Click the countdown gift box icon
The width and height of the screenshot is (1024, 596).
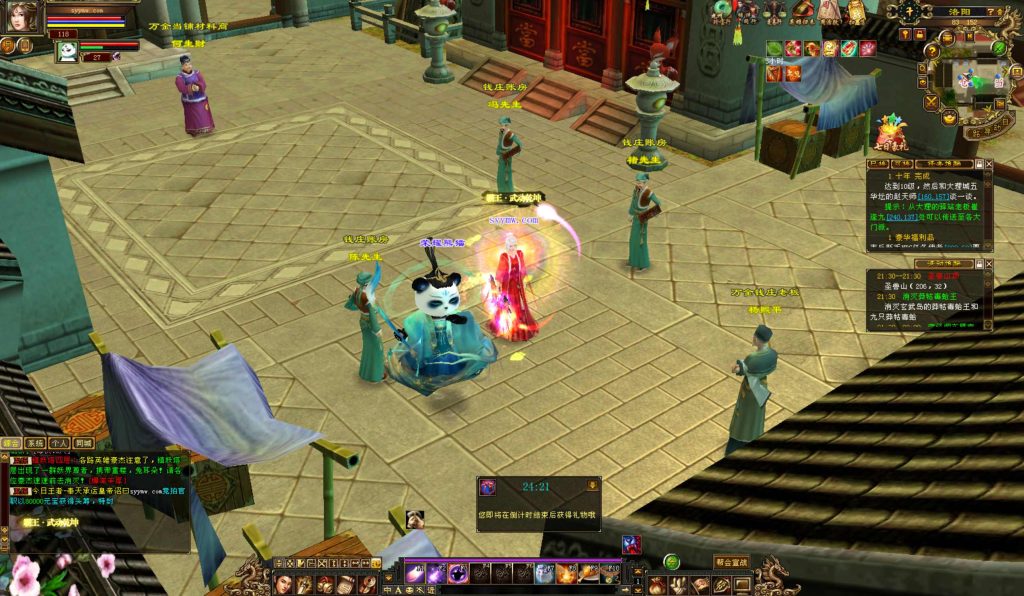click(x=488, y=487)
